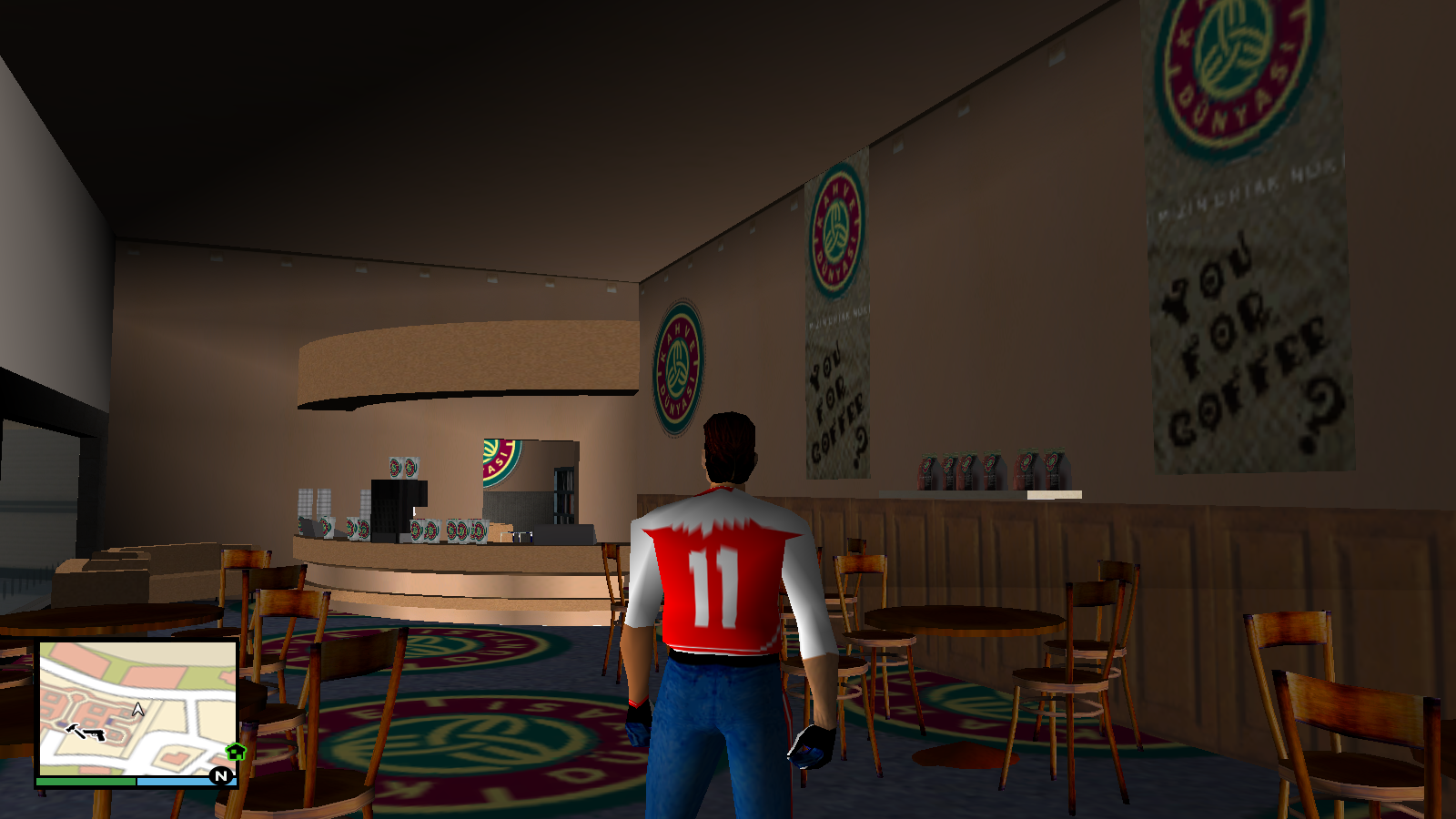Click the hammer icon on the minimap
Image resolution: width=1456 pixels, height=819 pixels.
(x=74, y=731)
